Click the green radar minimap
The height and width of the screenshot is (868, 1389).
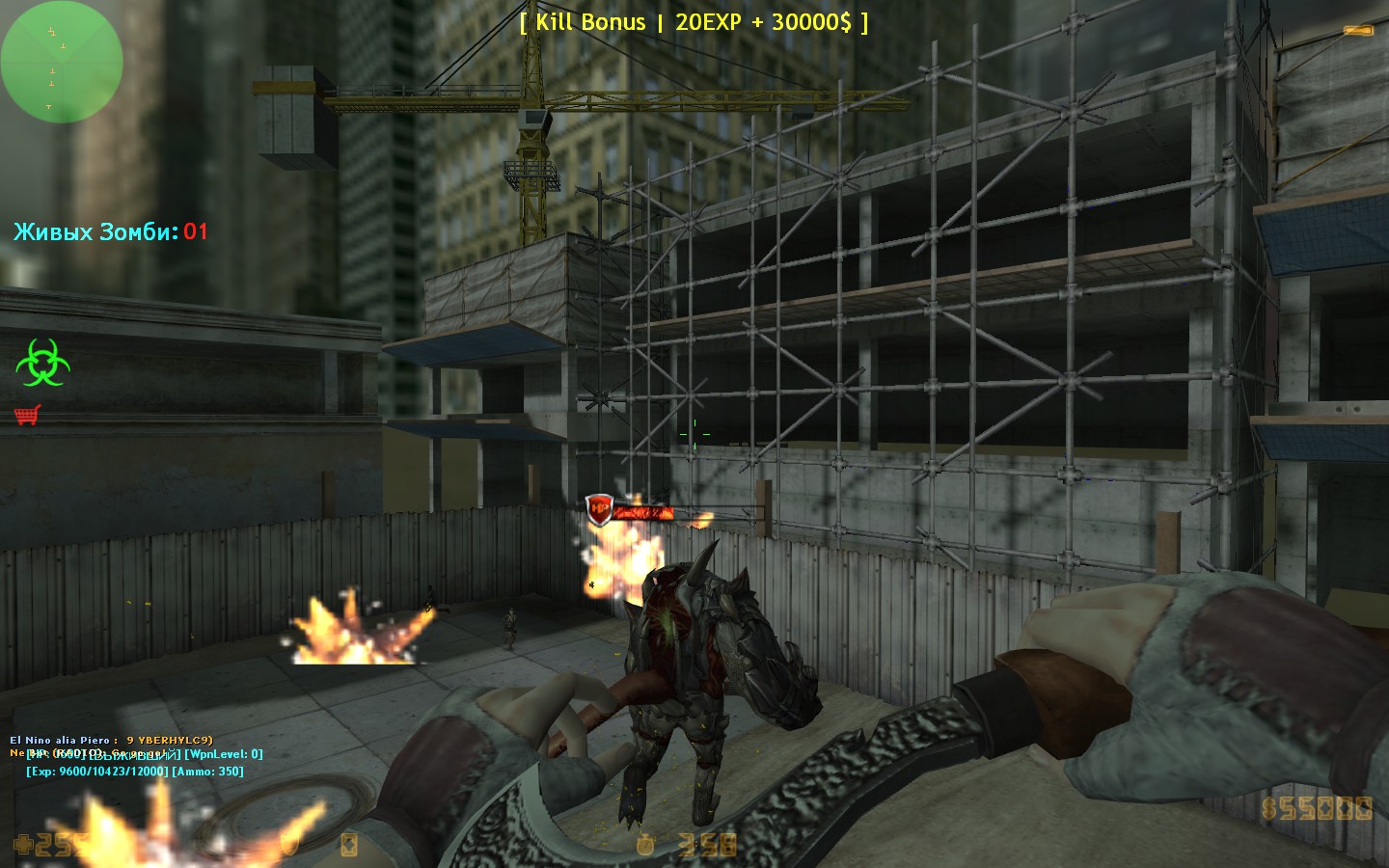pos(62,62)
